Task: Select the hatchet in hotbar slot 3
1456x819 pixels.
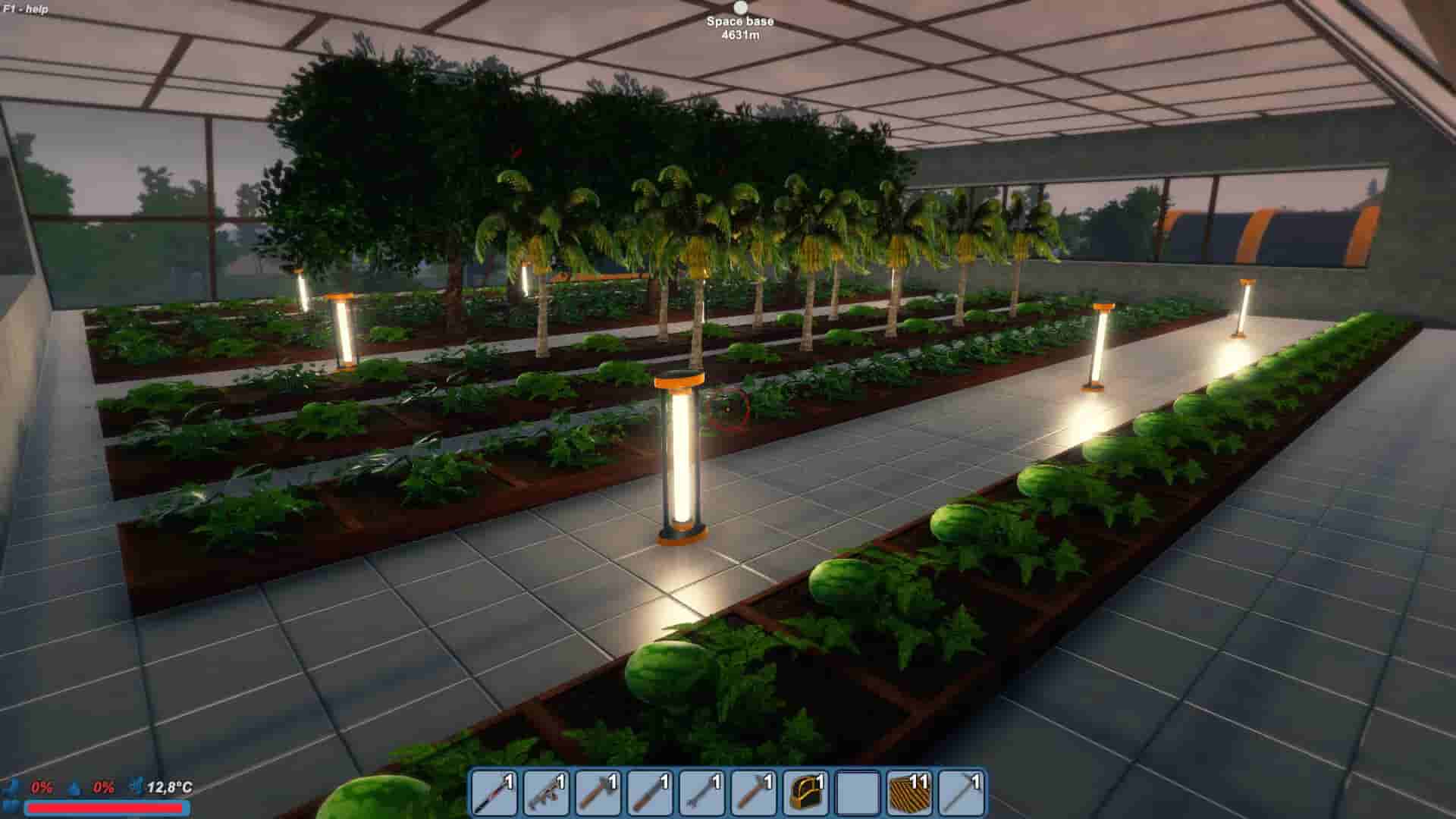Action: [600, 792]
